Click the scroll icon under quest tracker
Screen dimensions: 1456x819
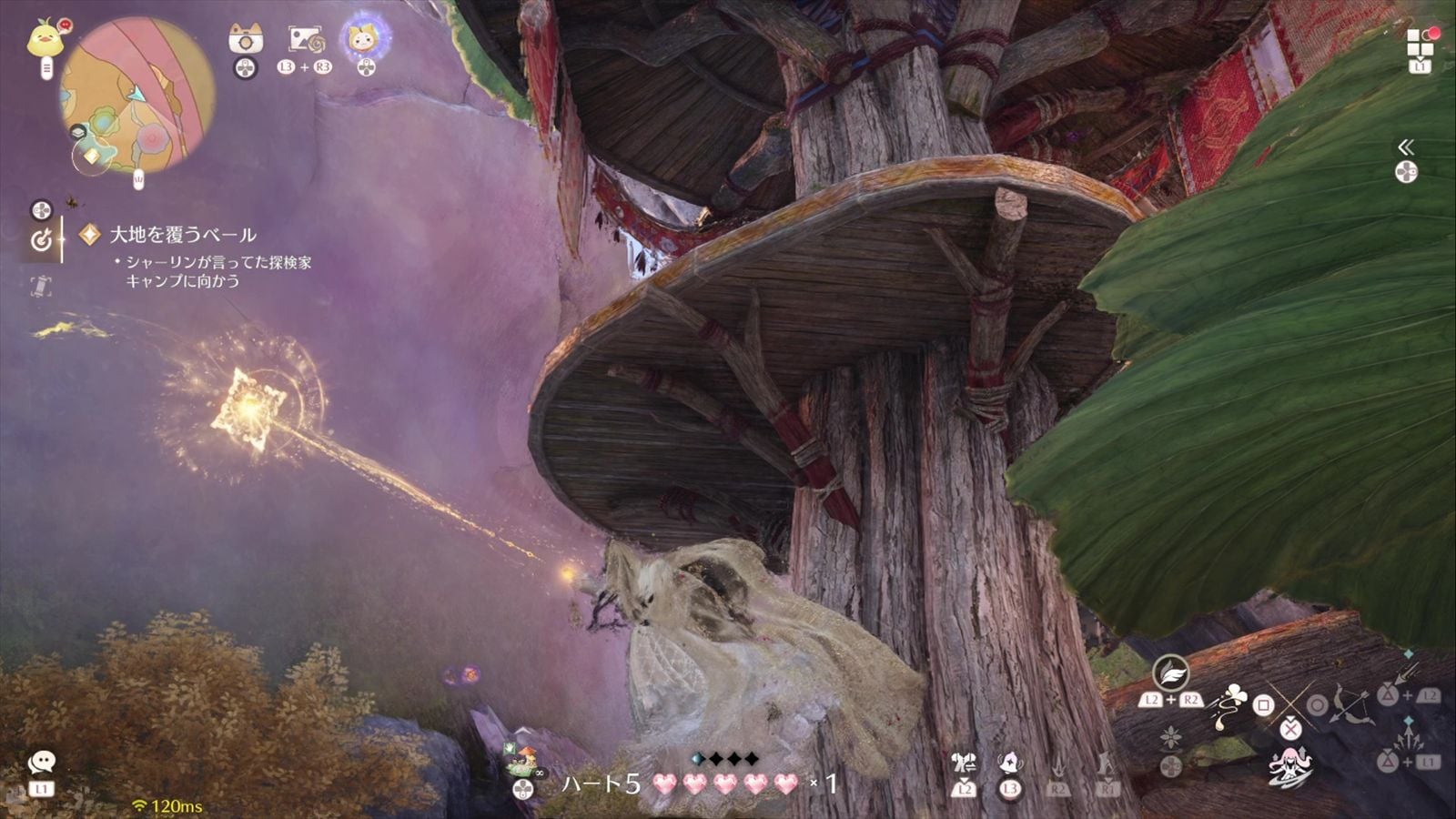click(x=41, y=286)
